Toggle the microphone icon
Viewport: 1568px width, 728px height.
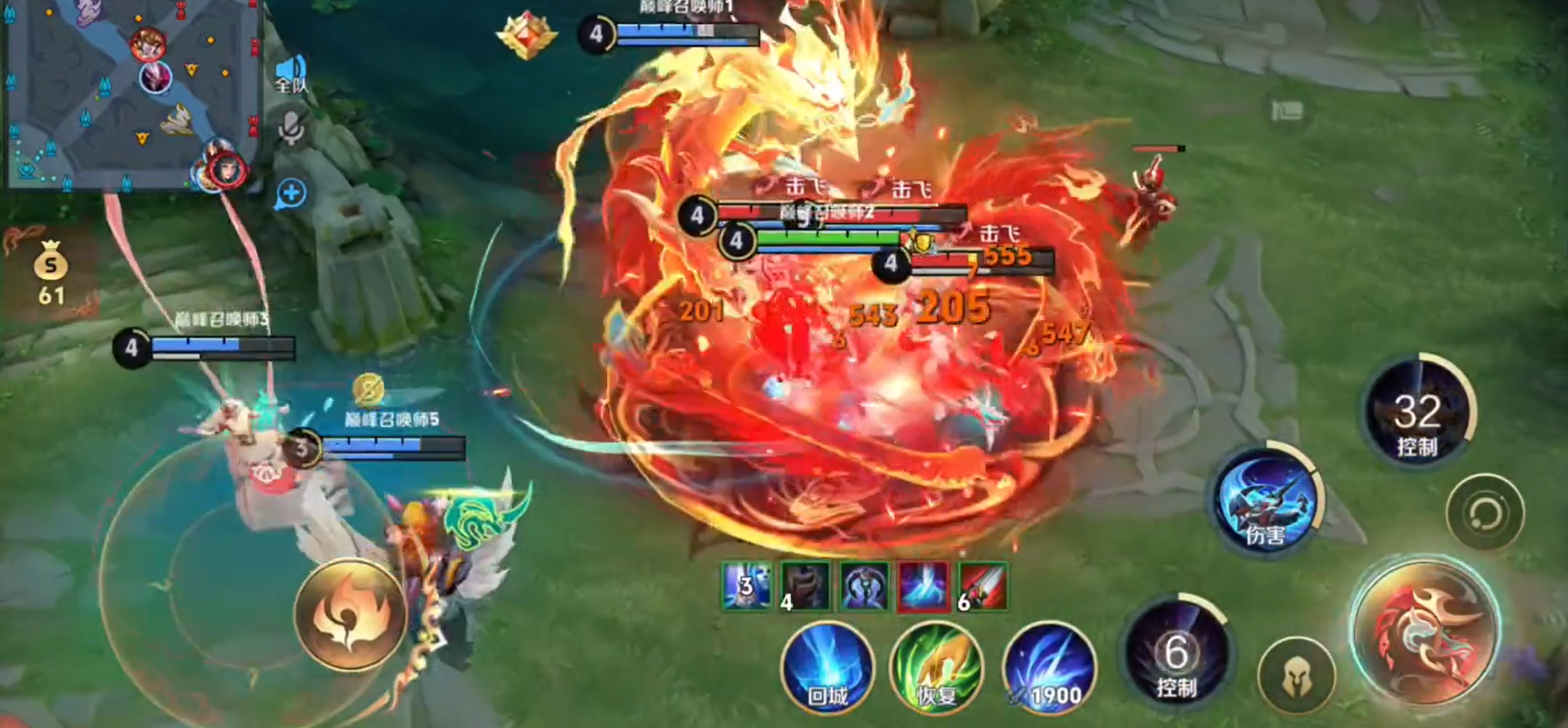click(292, 128)
